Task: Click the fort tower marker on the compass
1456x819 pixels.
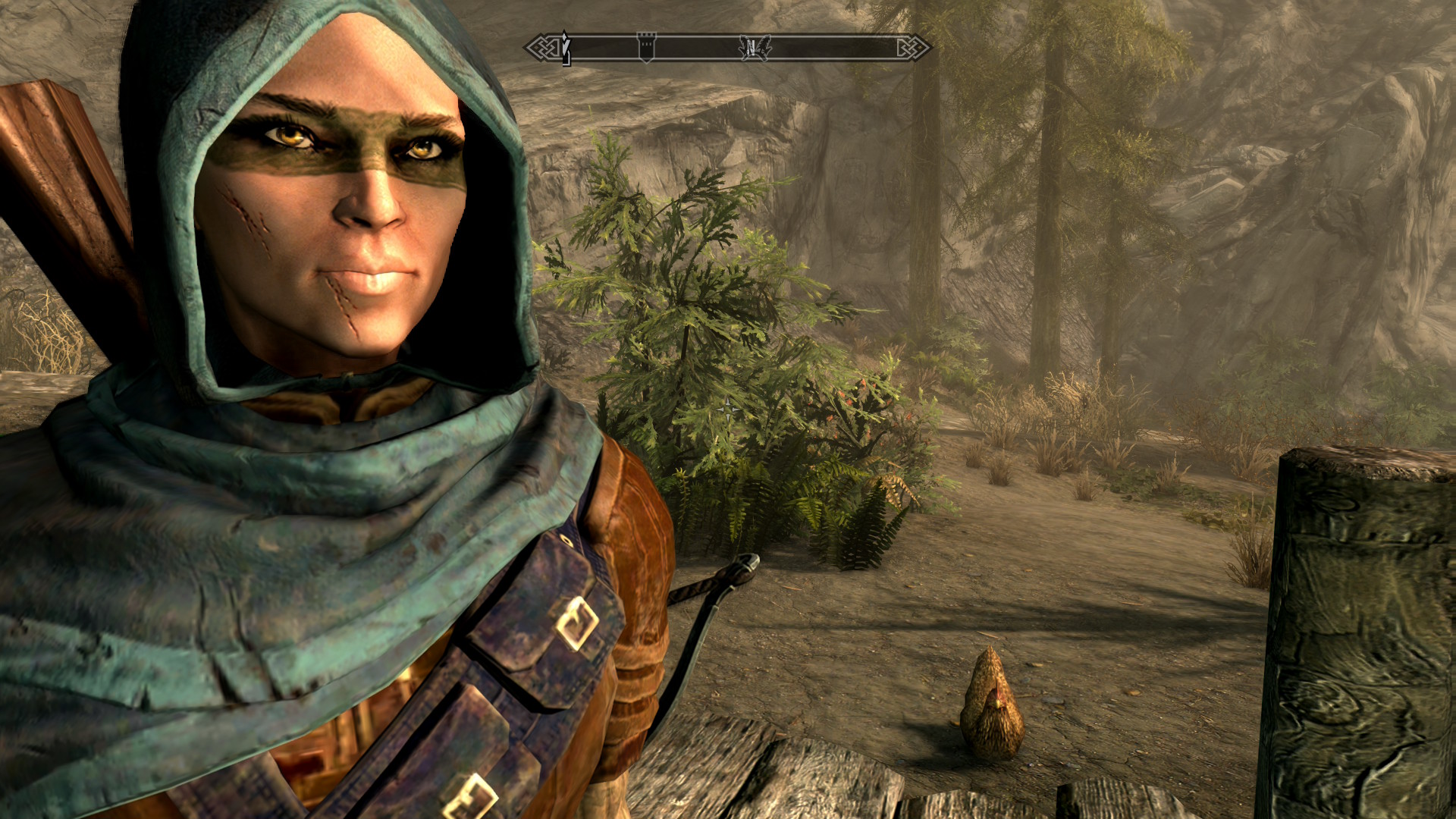Action: point(646,46)
